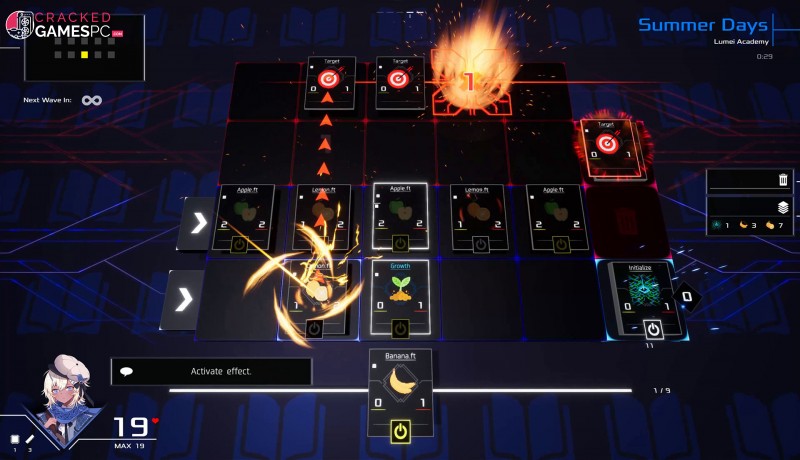This screenshot has height=460, width=800.
Task: Open the speech bubble message log
Action: [127, 371]
